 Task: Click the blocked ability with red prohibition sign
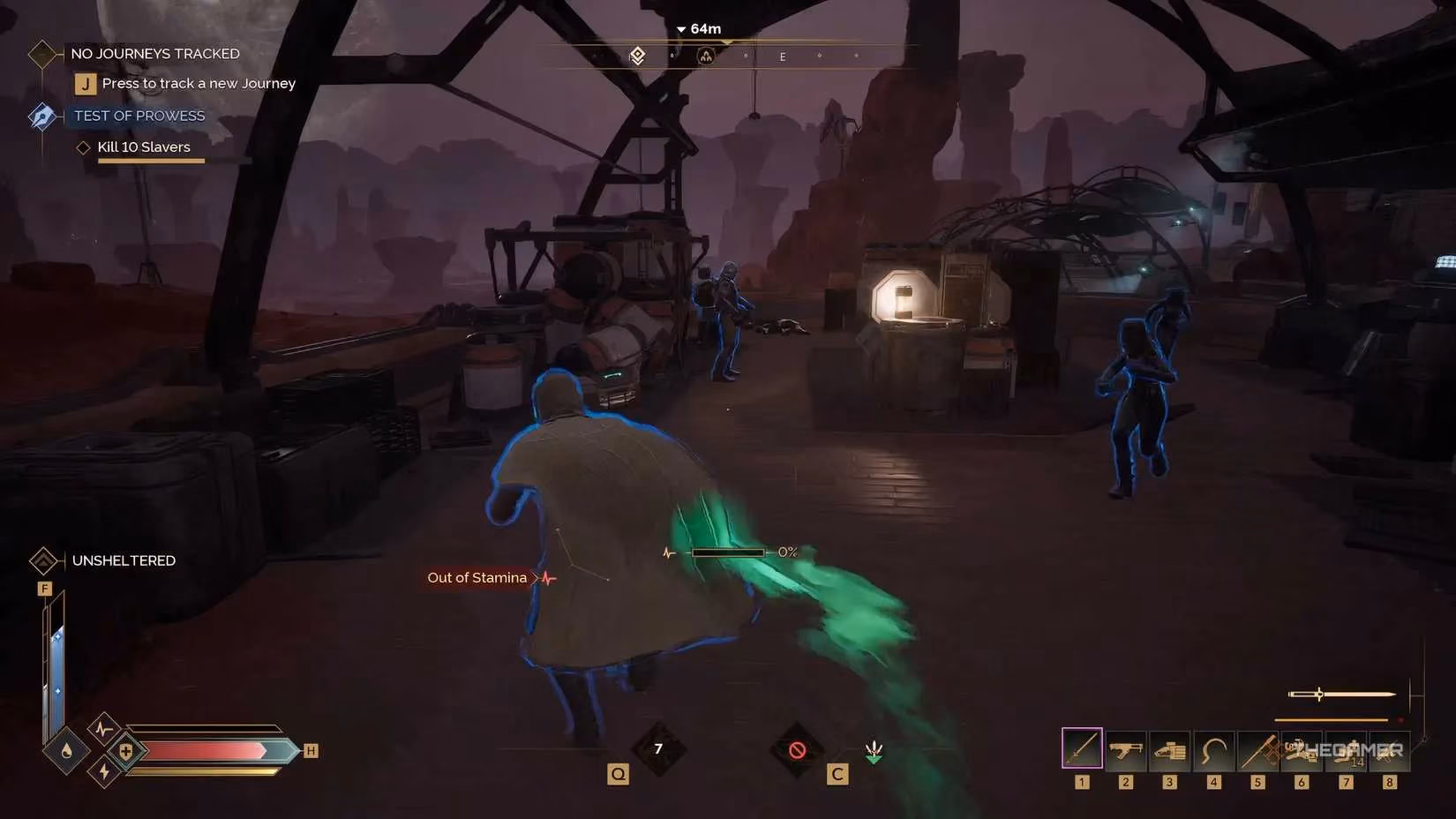[797, 750]
